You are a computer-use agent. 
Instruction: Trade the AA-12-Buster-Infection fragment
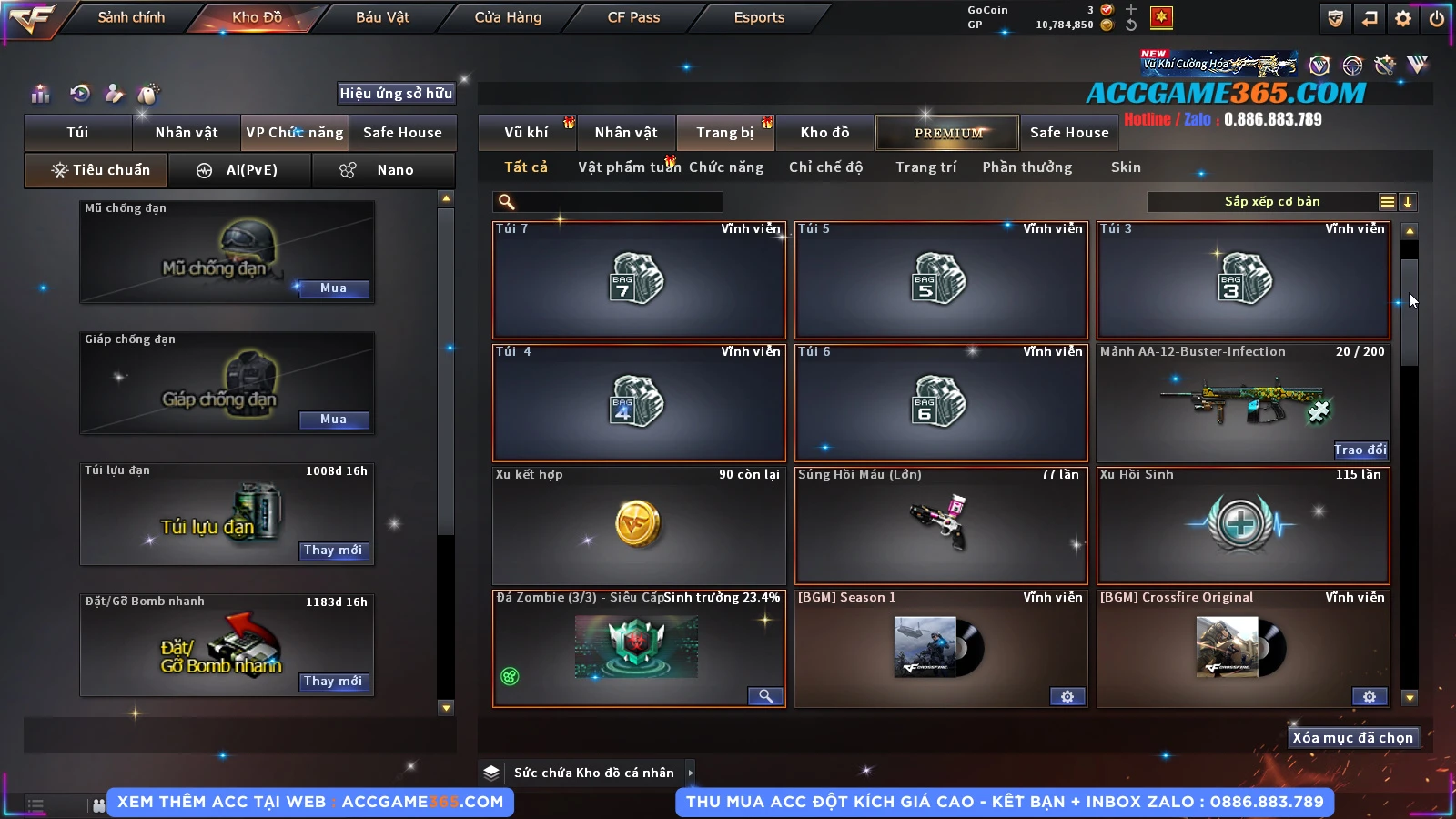tap(1360, 450)
